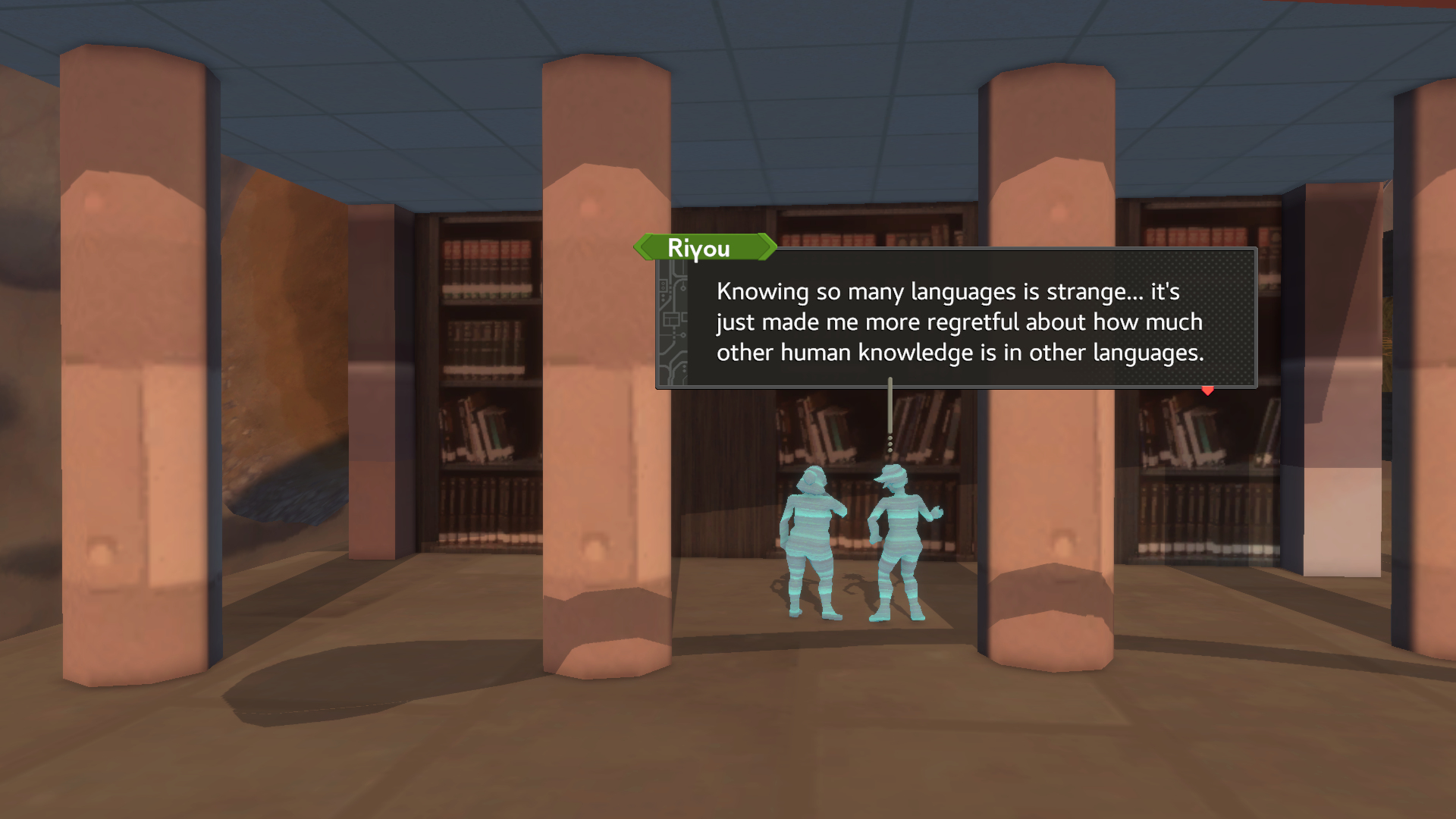Advance dialogue with the red continue arrow
Image resolution: width=1456 pixels, height=819 pixels.
[x=1207, y=391]
